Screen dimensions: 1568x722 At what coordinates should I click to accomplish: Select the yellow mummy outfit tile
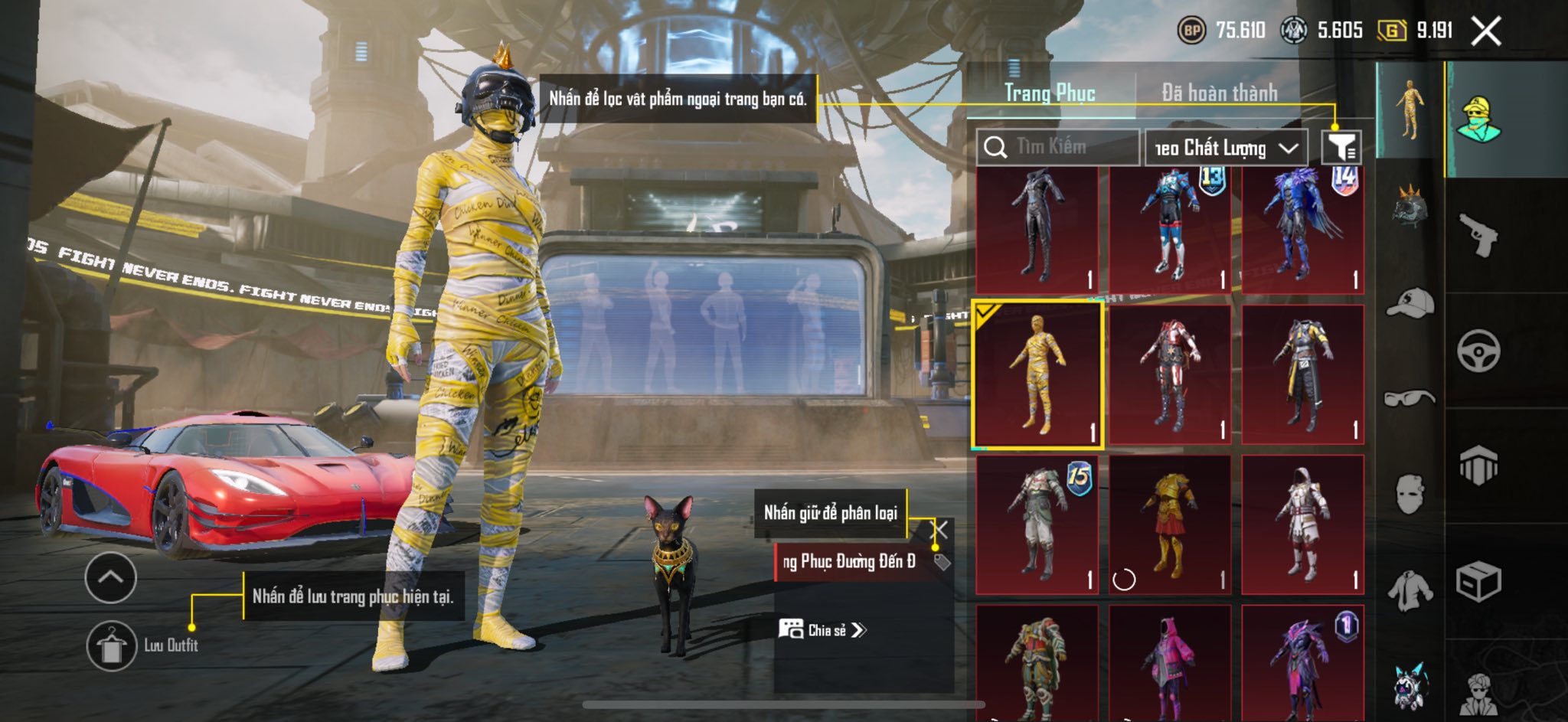click(x=1037, y=374)
